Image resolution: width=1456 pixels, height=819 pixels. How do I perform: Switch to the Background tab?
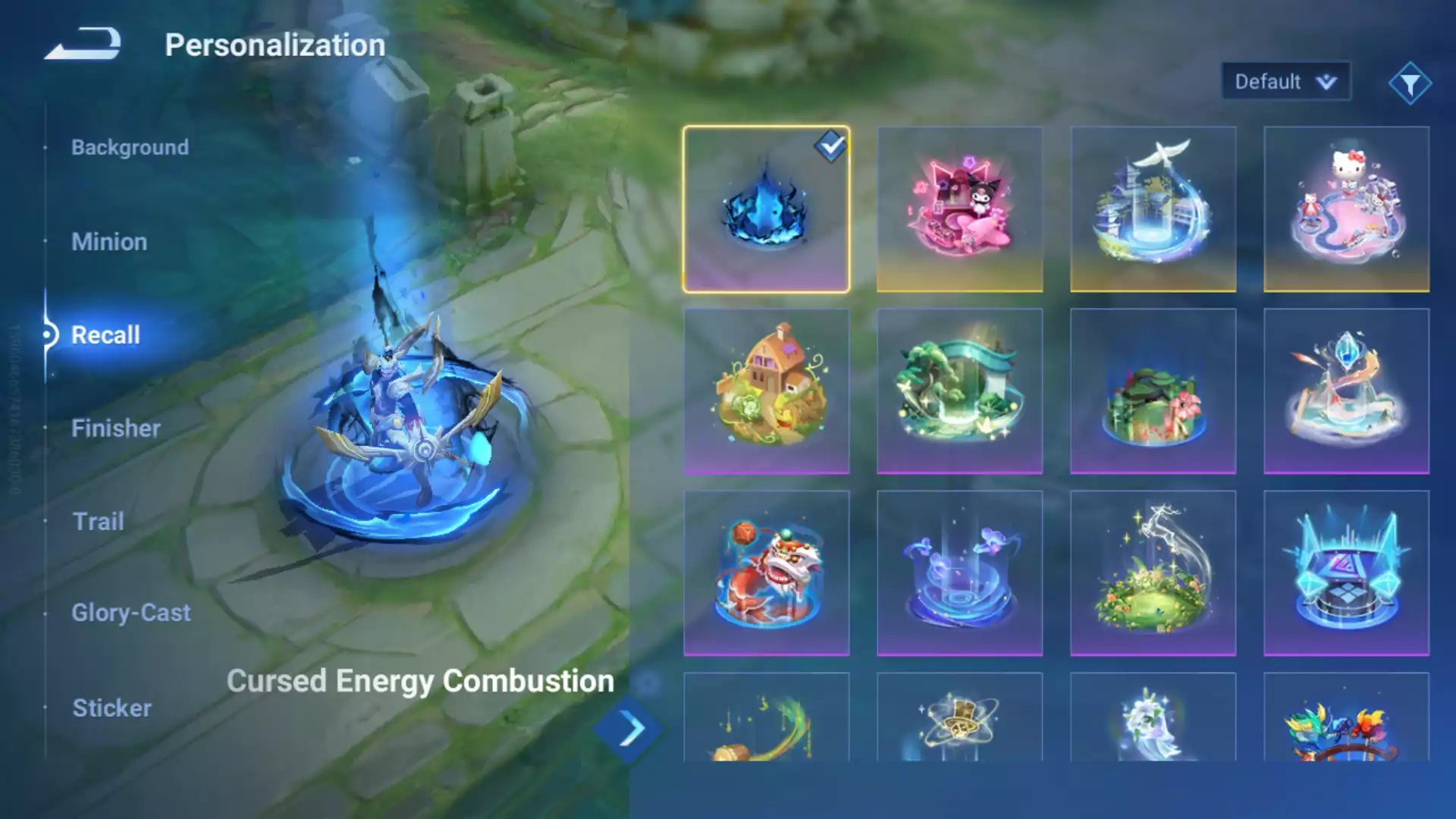pos(130,147)
